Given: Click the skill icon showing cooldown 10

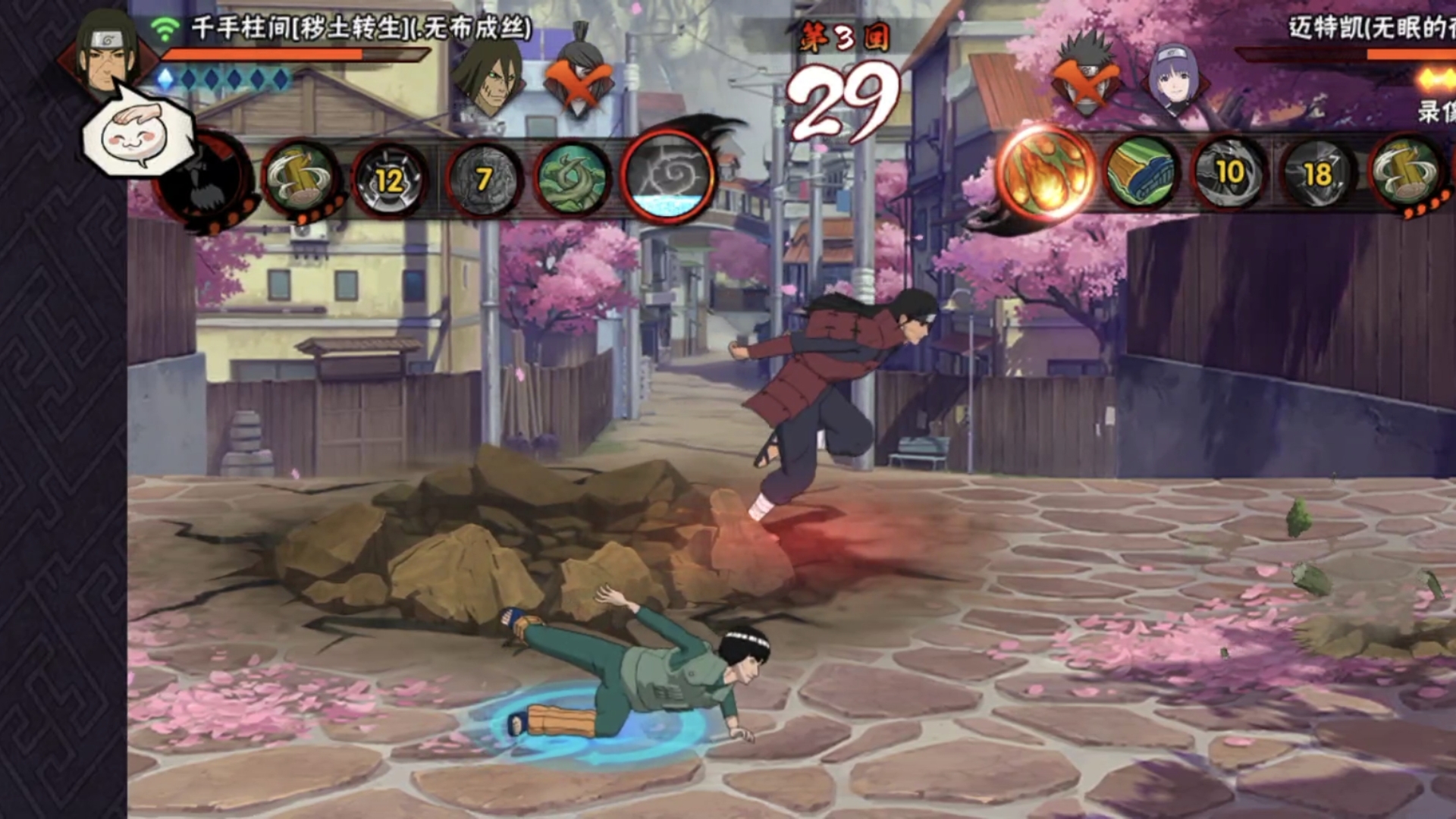Looking at the screenshot, I should point(1229,174).
